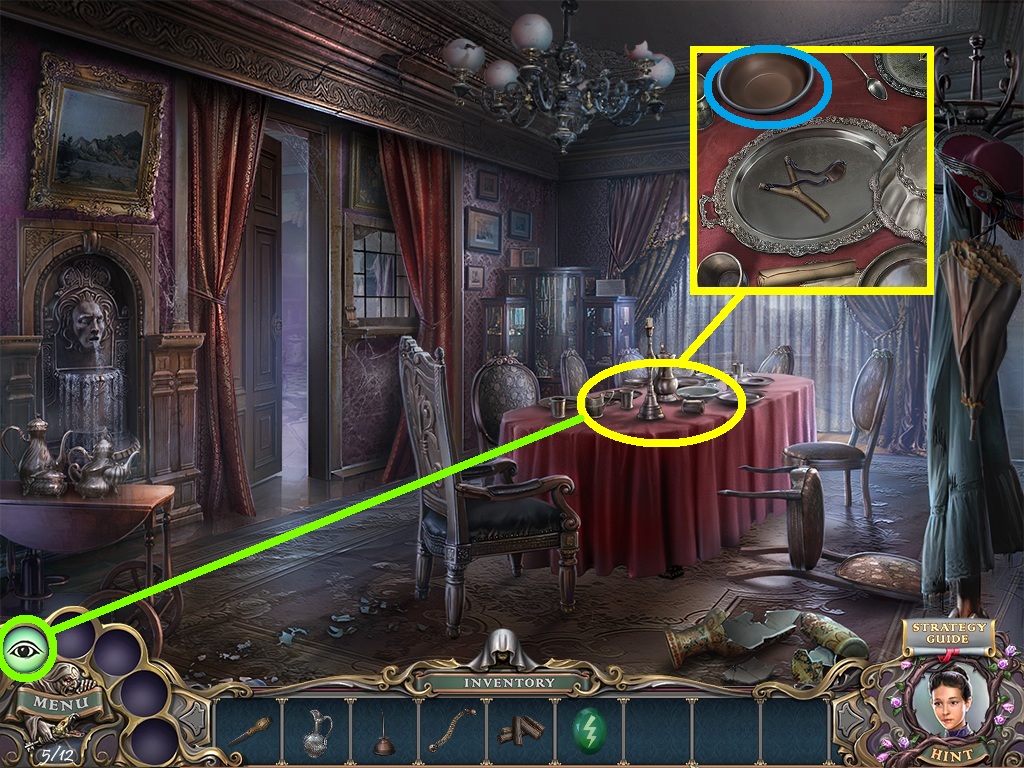The width and height of the screenshot is (1024, 768).
Task: Select the screwdriver in first inventory slot
Action: (249, 731)
